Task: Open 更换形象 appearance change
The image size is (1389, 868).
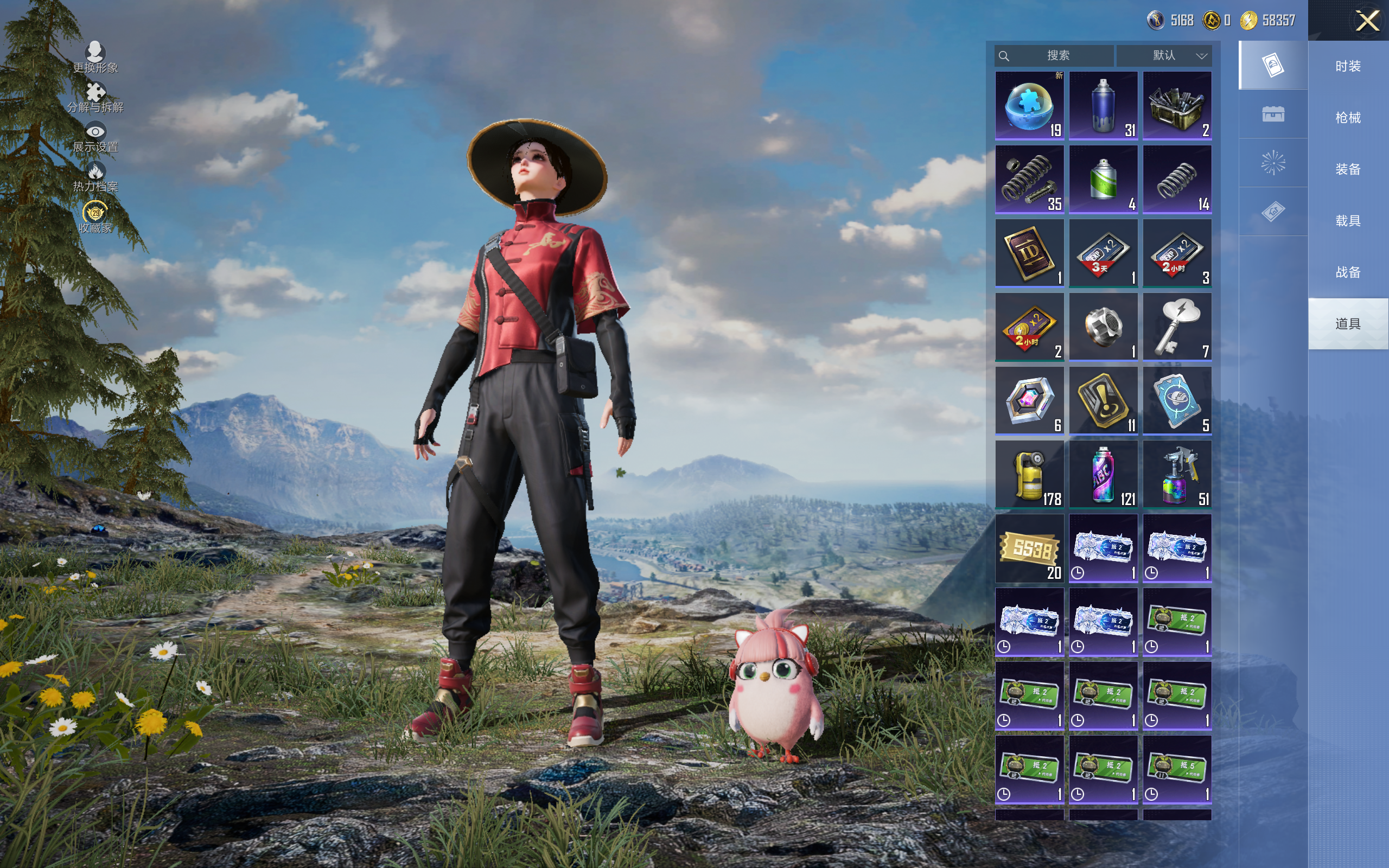Action: click(x=95, y=58)
